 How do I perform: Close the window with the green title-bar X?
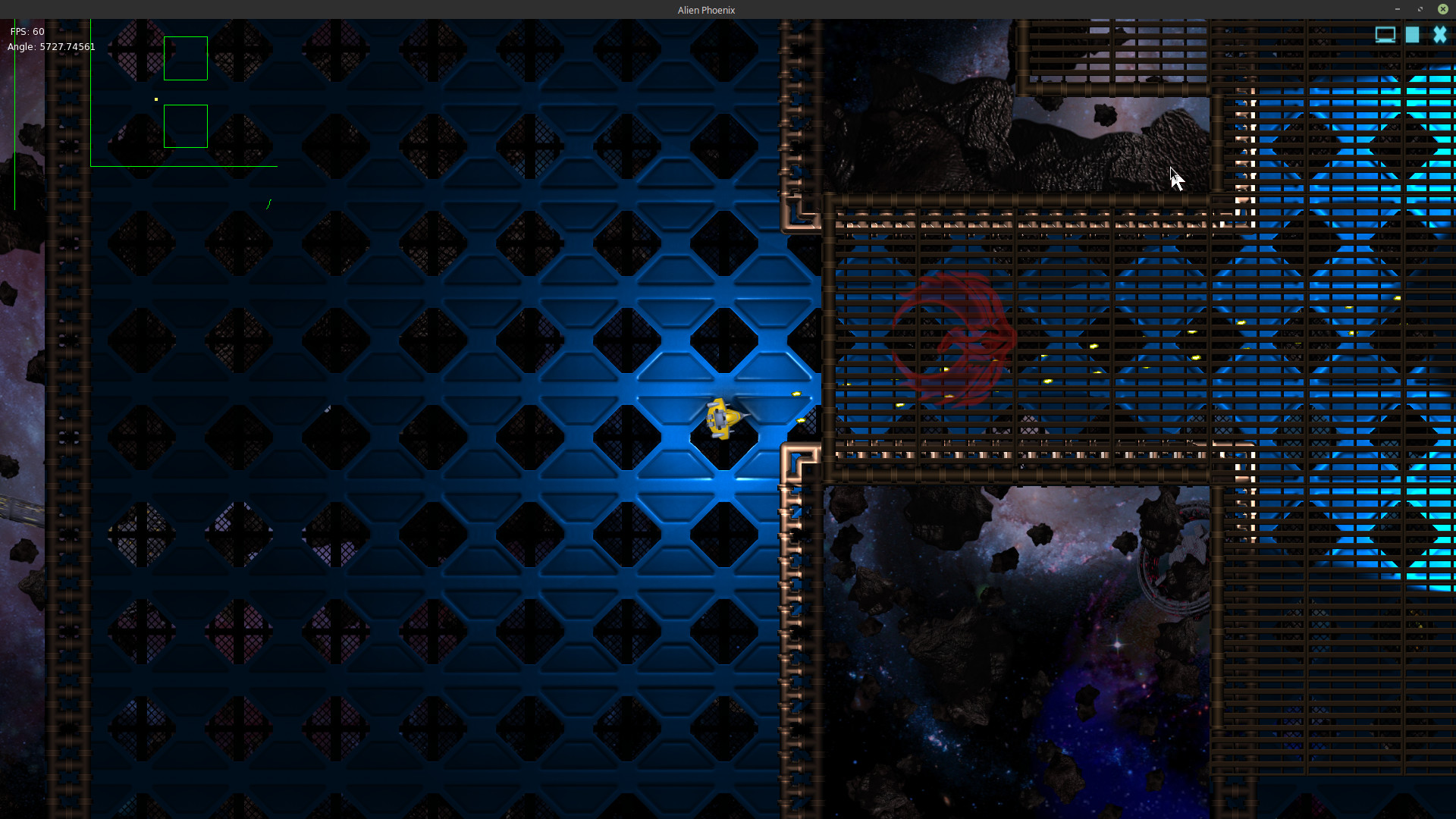point(1442,9)
